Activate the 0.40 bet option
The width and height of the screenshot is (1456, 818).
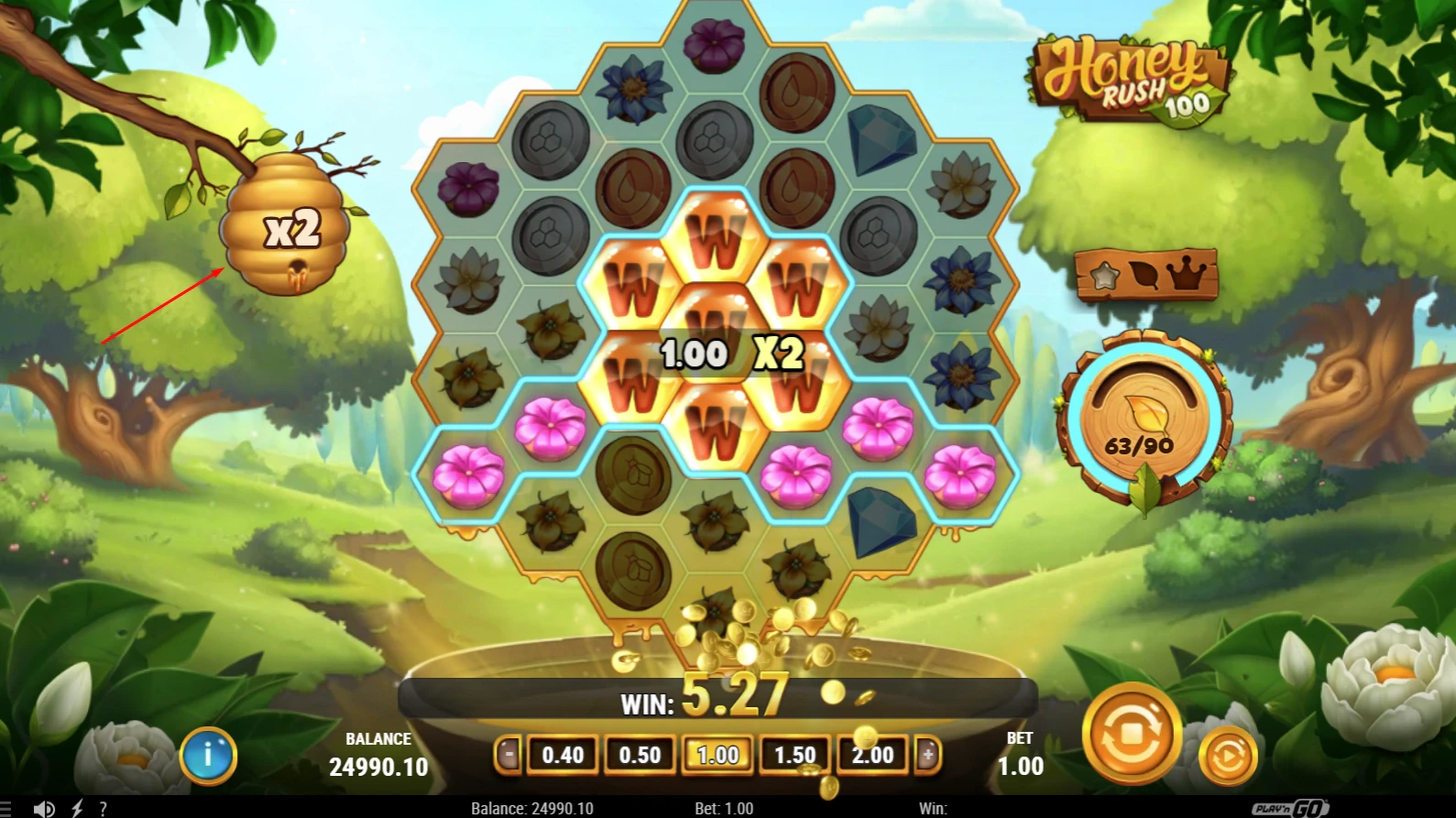pyautogui.click(x=563, y=756)
